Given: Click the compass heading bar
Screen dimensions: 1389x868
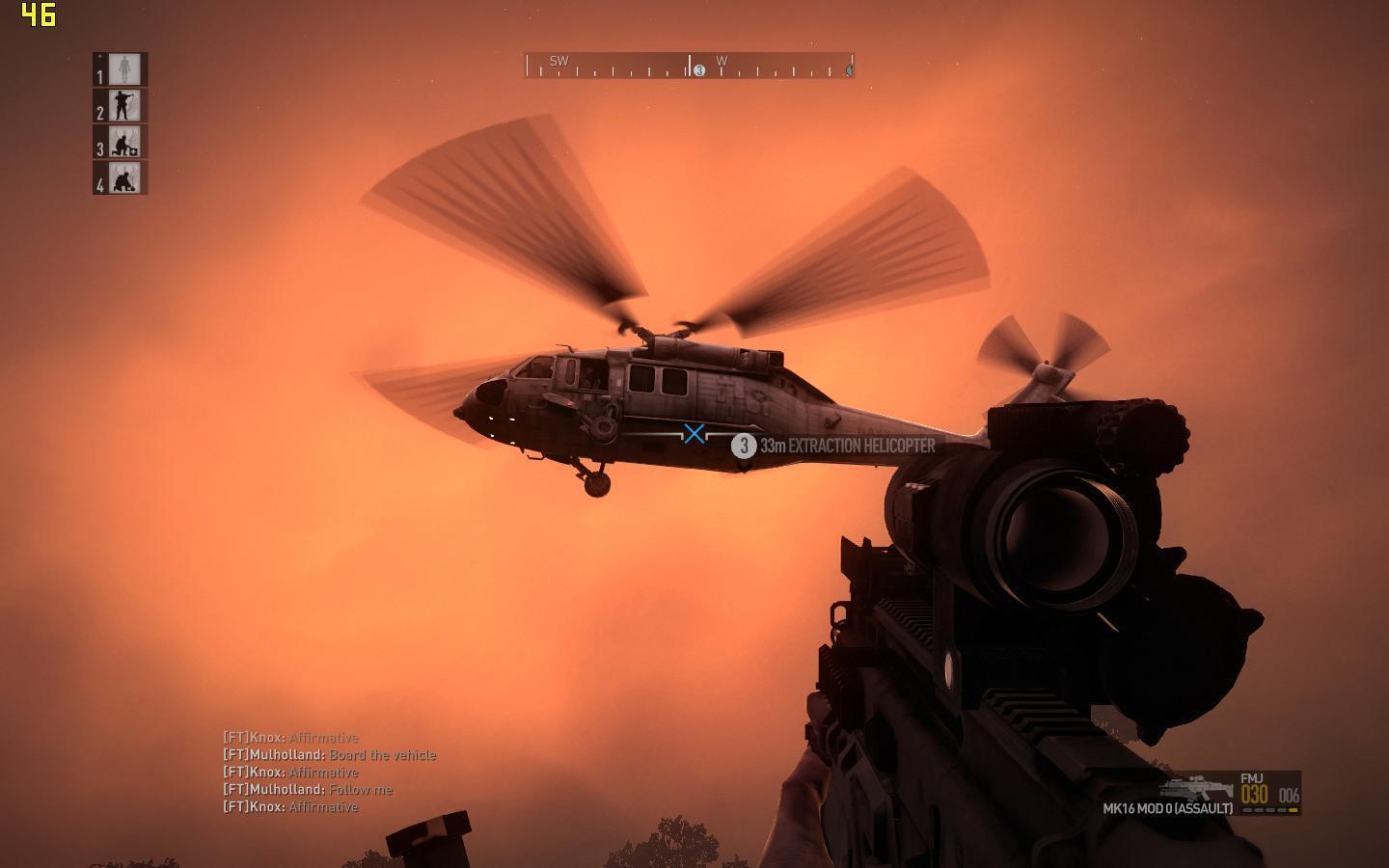Looking at the screenshot, I should point(689,67).
